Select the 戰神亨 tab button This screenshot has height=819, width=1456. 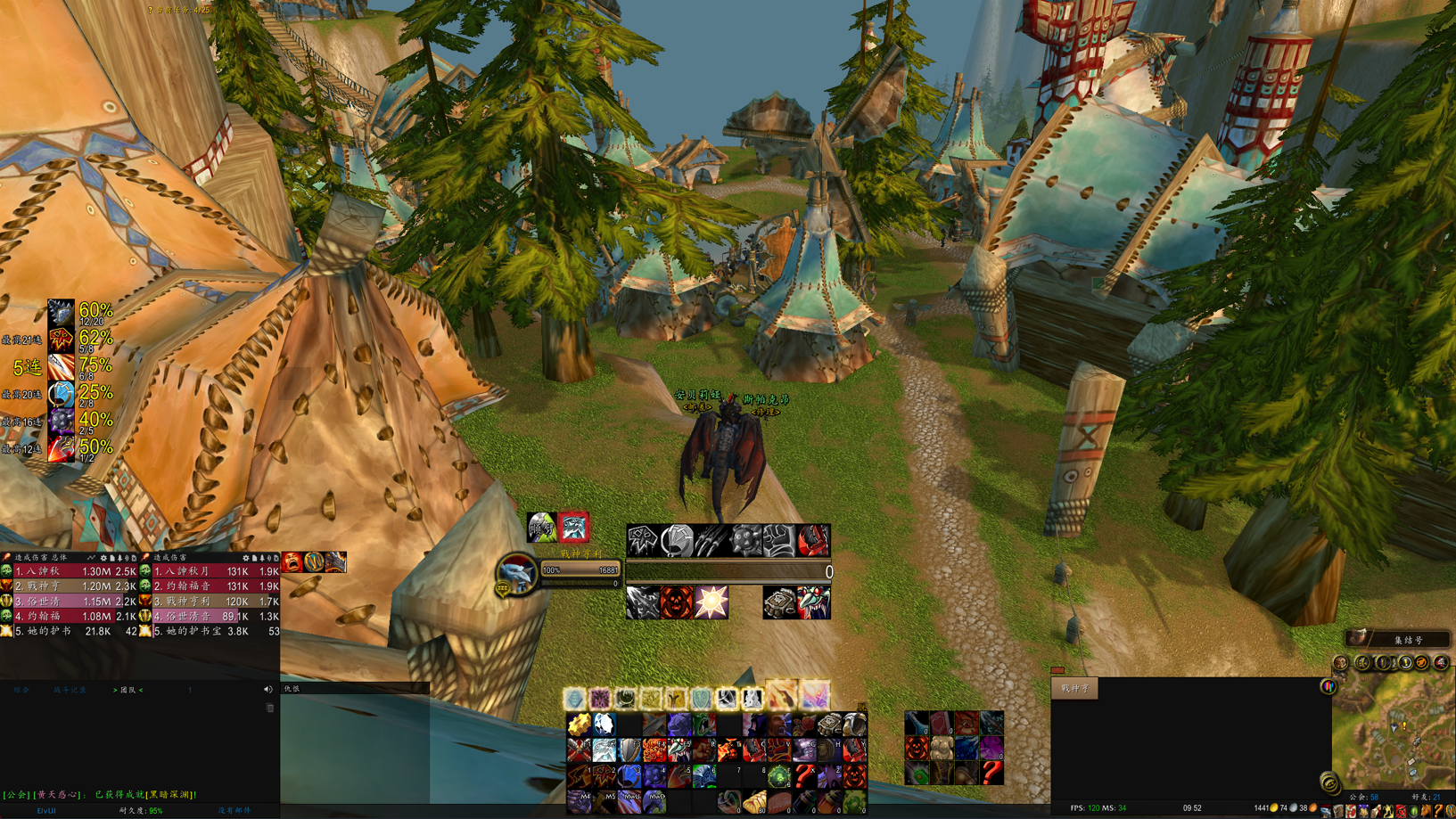[1074, 688]
